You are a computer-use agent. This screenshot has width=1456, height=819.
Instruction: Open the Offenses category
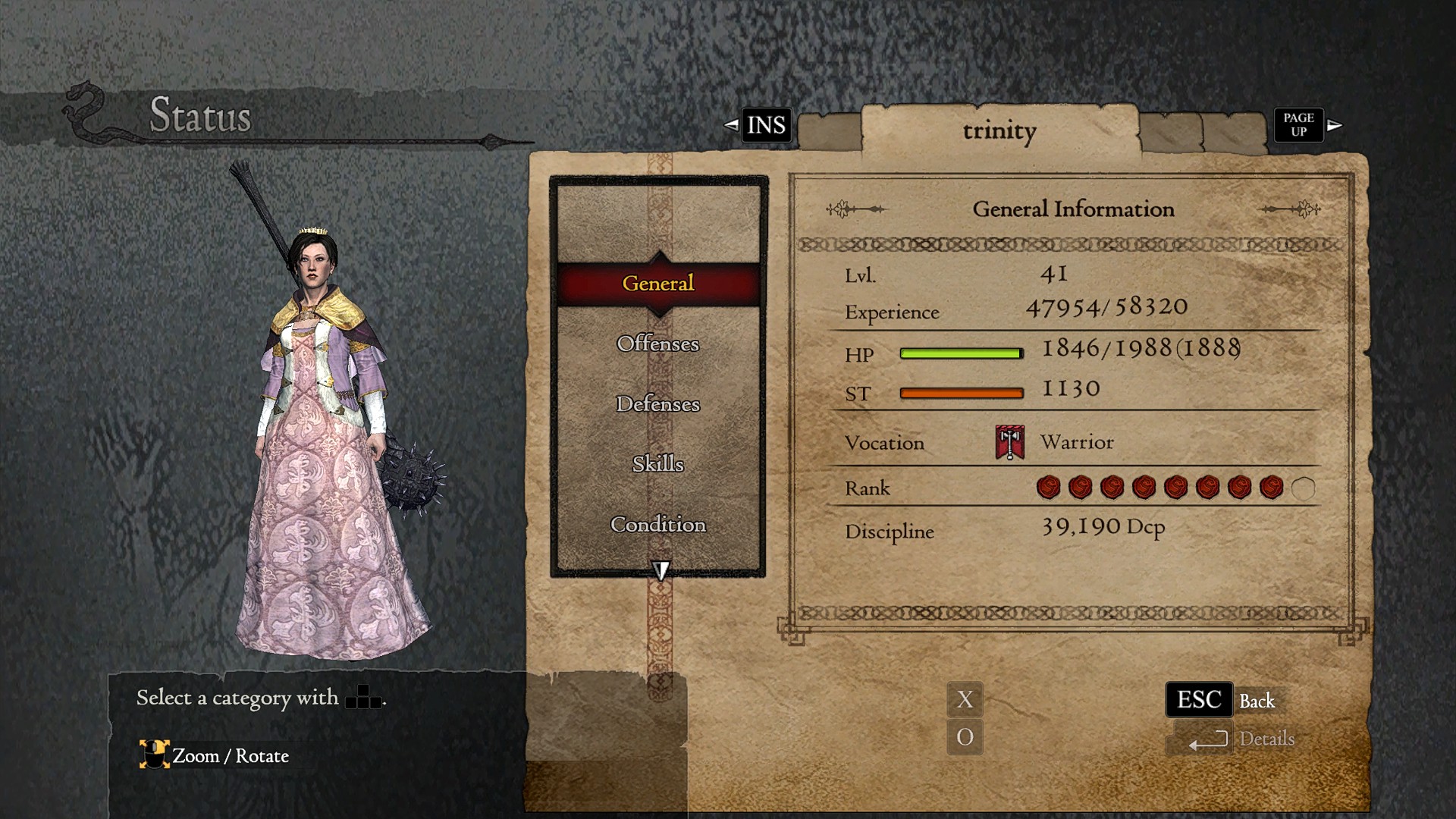click(x=658, y=344)
